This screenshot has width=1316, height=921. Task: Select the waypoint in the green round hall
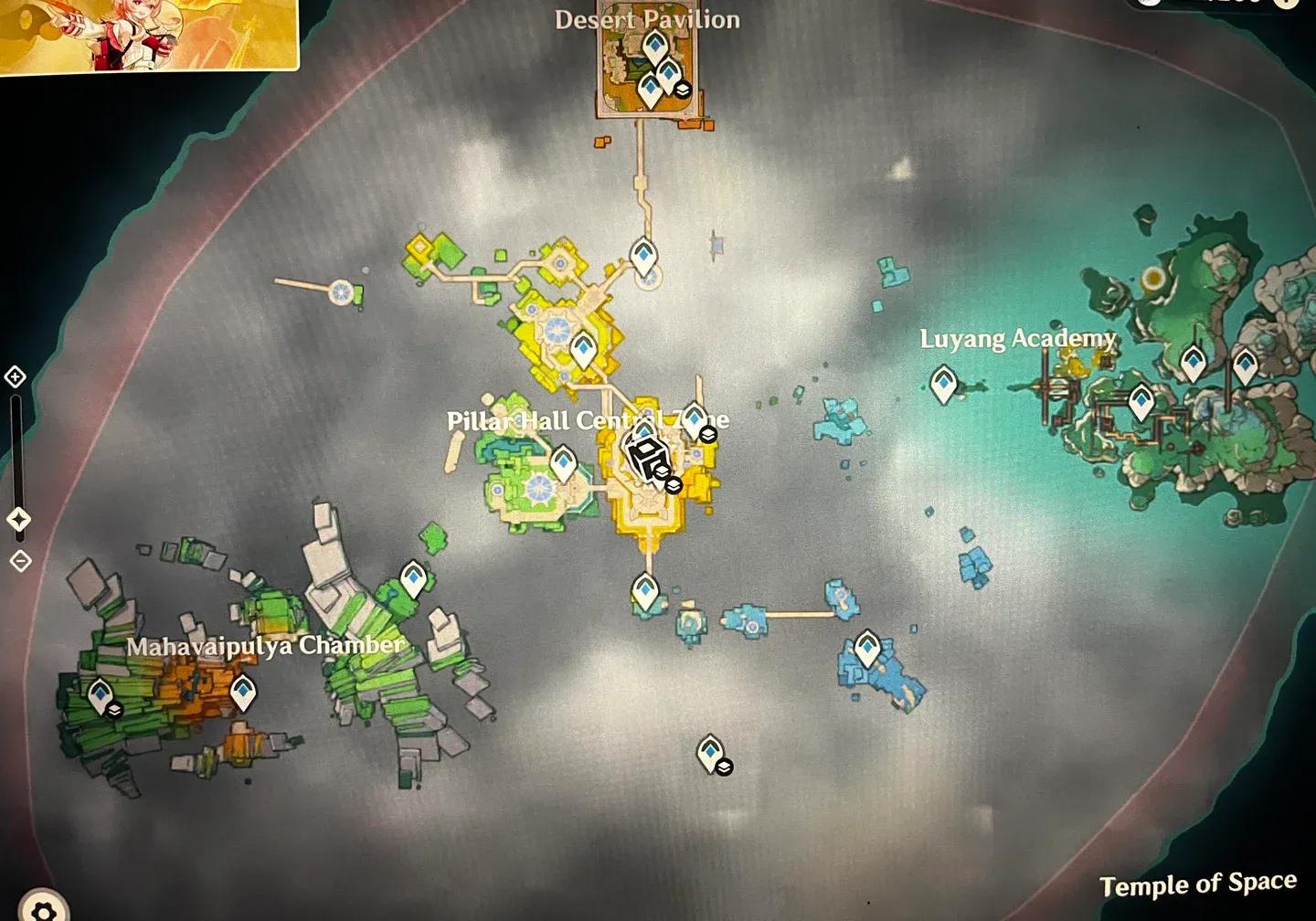tap(563, 463)
